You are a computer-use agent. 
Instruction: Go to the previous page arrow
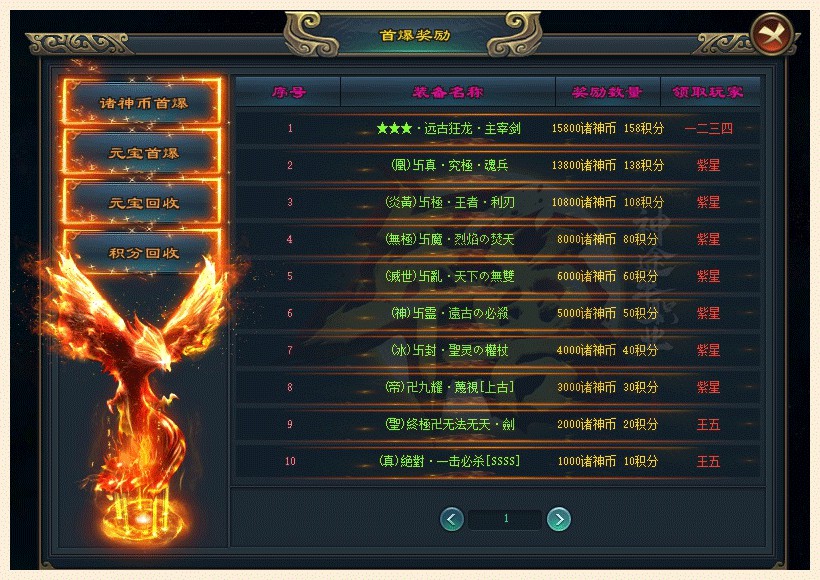tap(452, 519)
